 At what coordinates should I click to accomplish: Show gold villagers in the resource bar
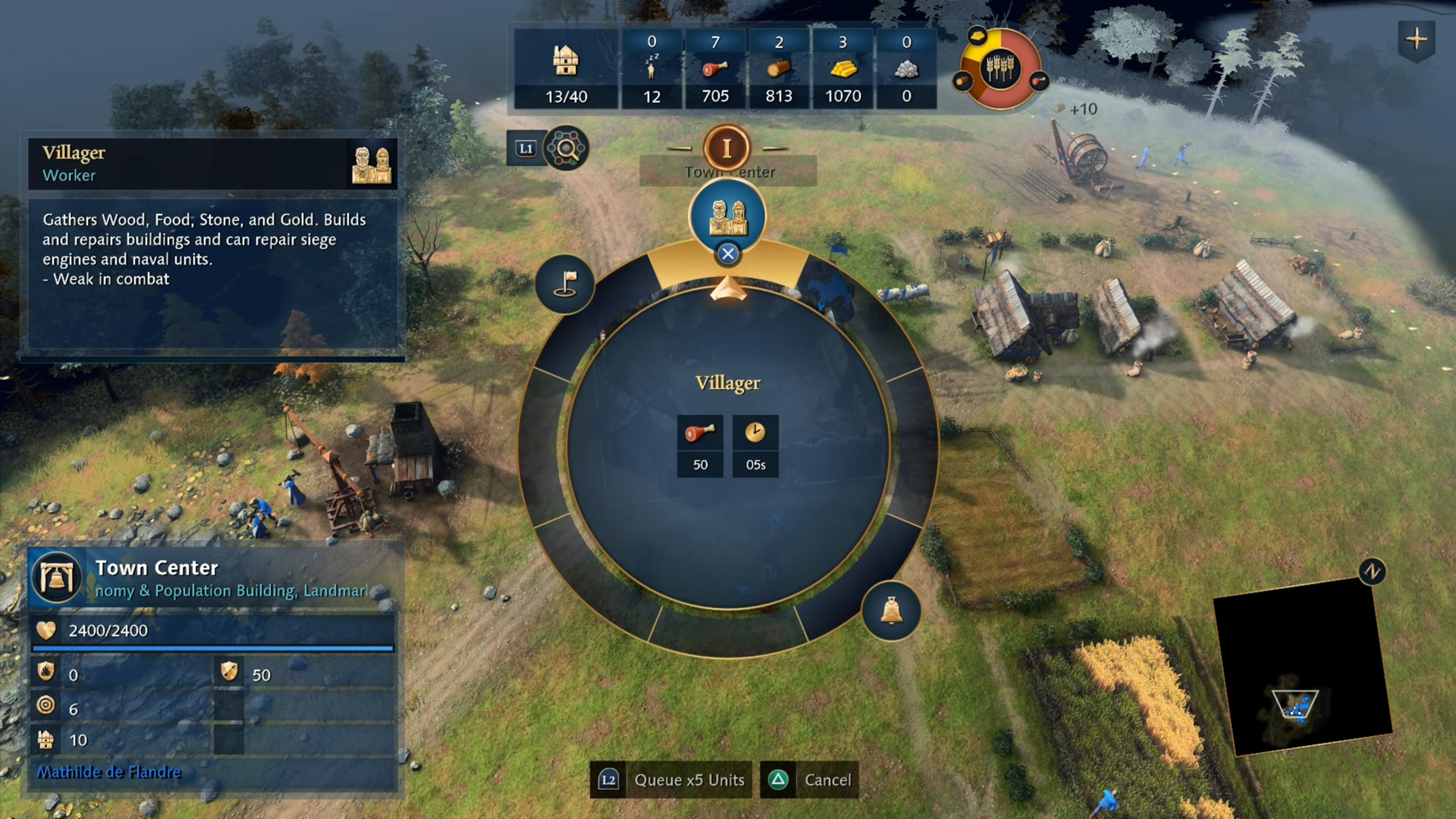[x=843, y=70]
